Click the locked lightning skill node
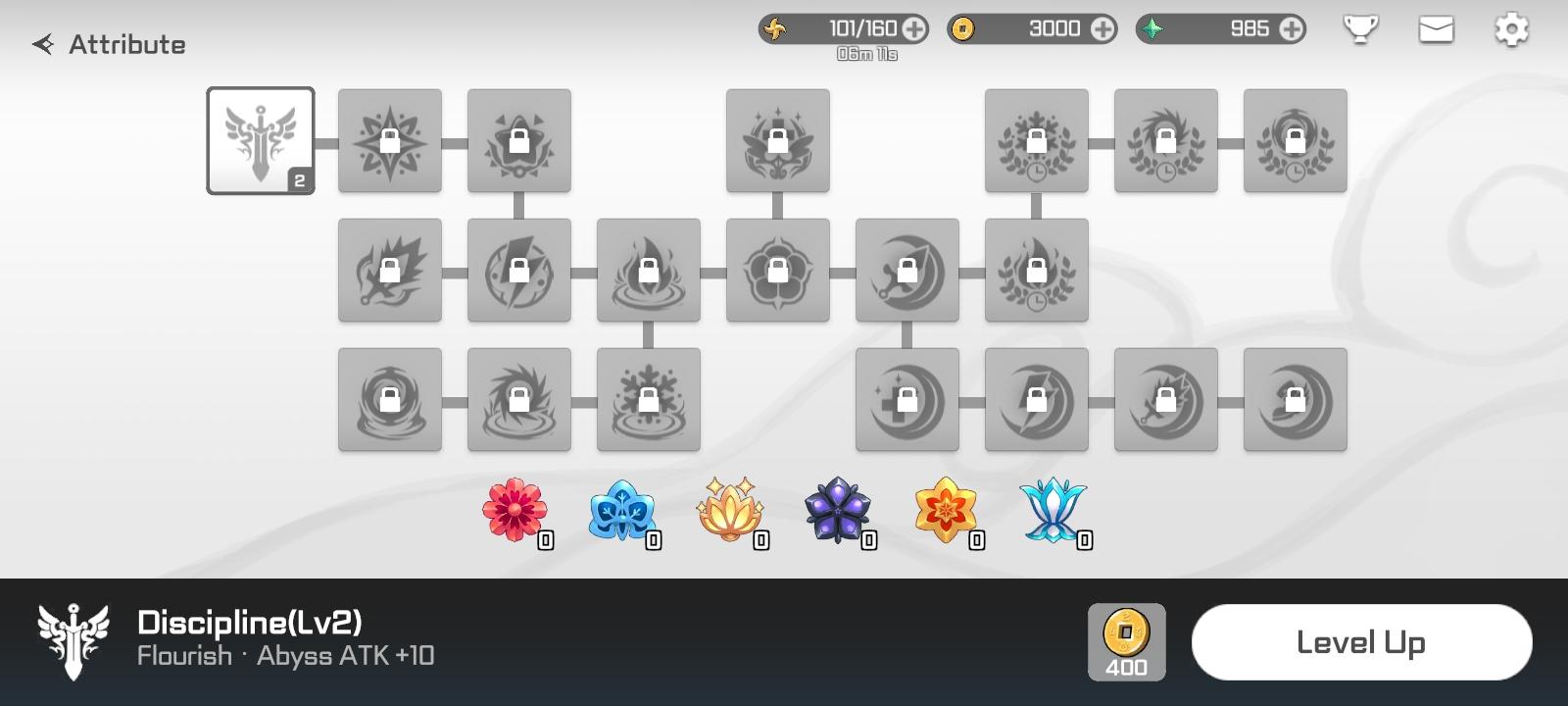This screenshot has width=1568, height=706. pyautogui.click(x=518, y=271)
